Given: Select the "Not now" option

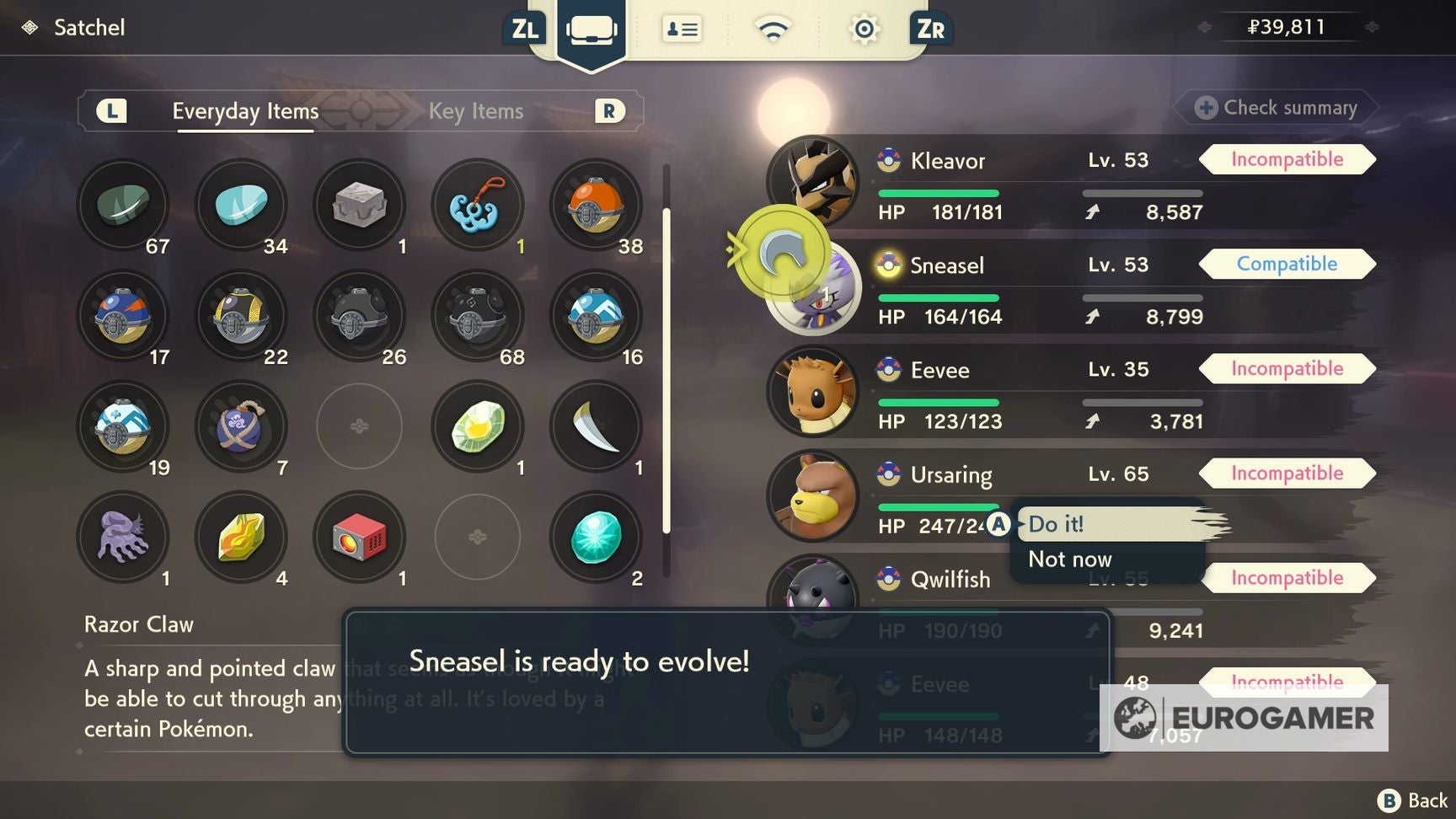Looking at the screenshot, I should point(1070,559).
